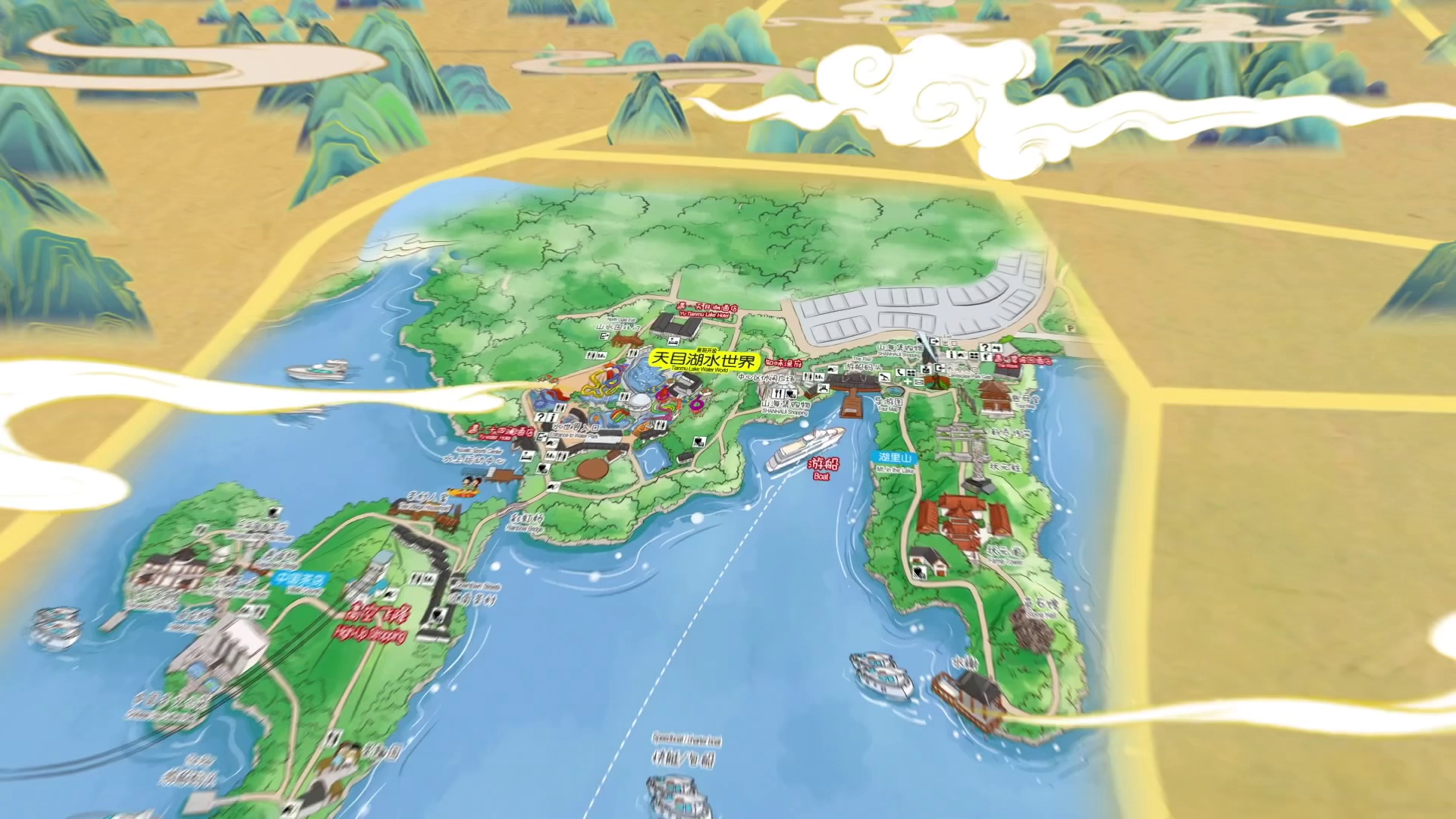Click the blue 湖里山 map marker
Image resolution: width=1456 pixels, height=819 pixels.
[x=896, y=458]
